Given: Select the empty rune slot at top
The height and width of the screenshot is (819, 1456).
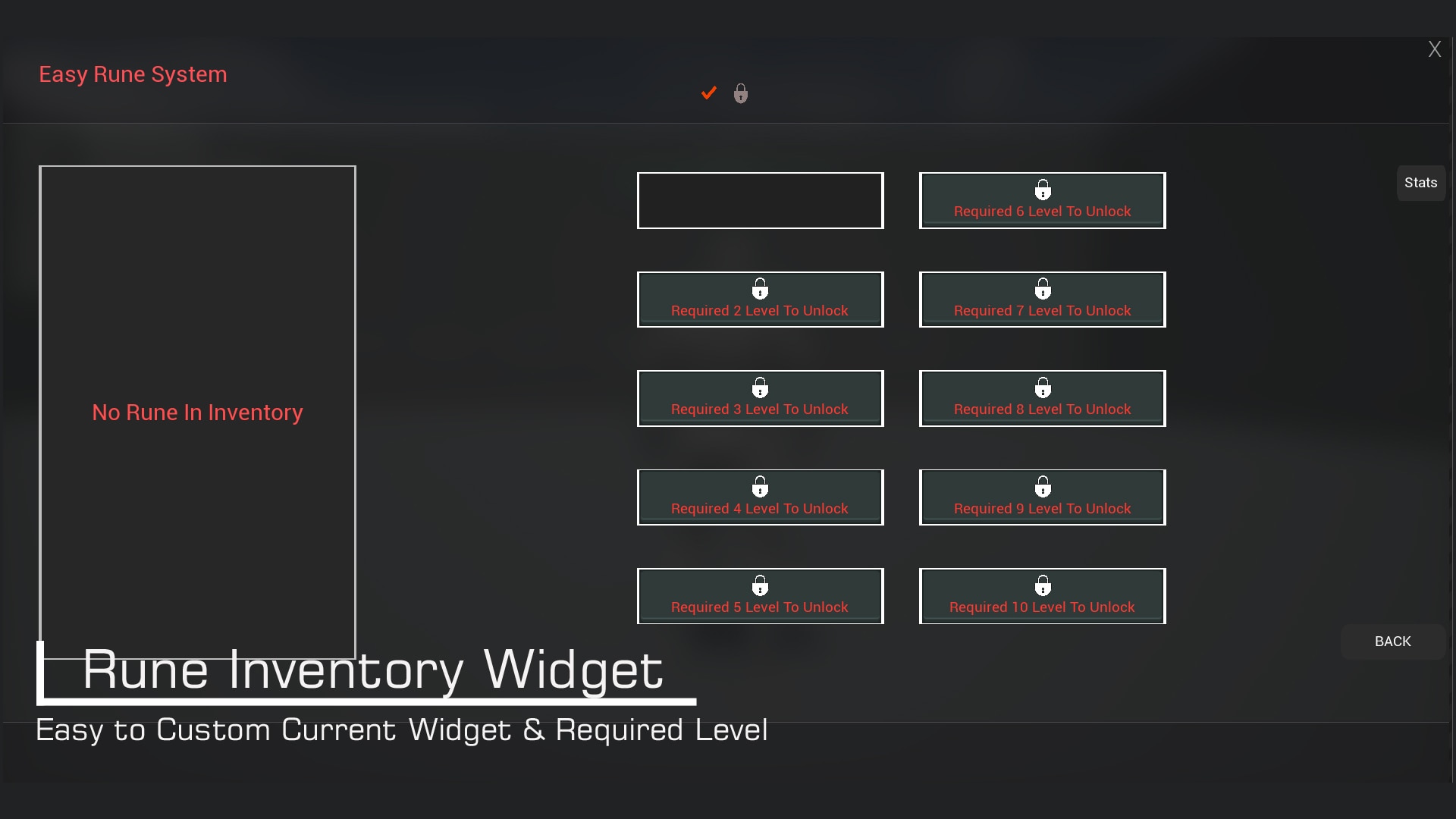Looking at the screenshot, I should click(761, 200).
